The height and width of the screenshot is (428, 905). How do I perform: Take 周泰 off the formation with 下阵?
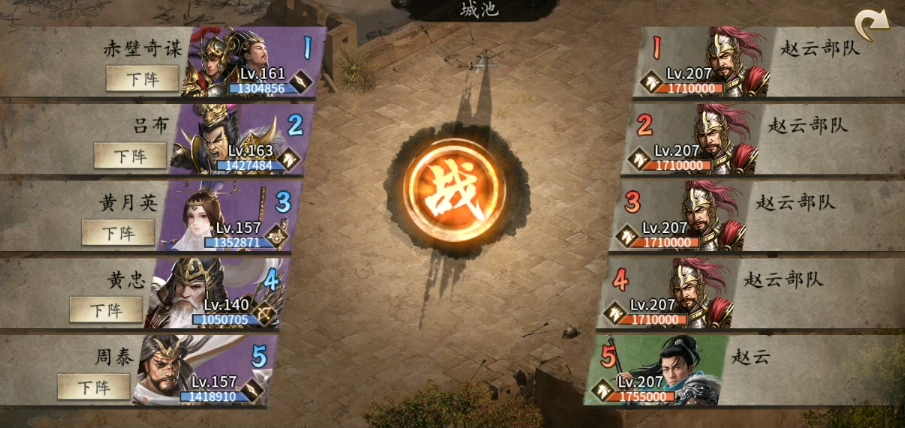coord(94,387)
